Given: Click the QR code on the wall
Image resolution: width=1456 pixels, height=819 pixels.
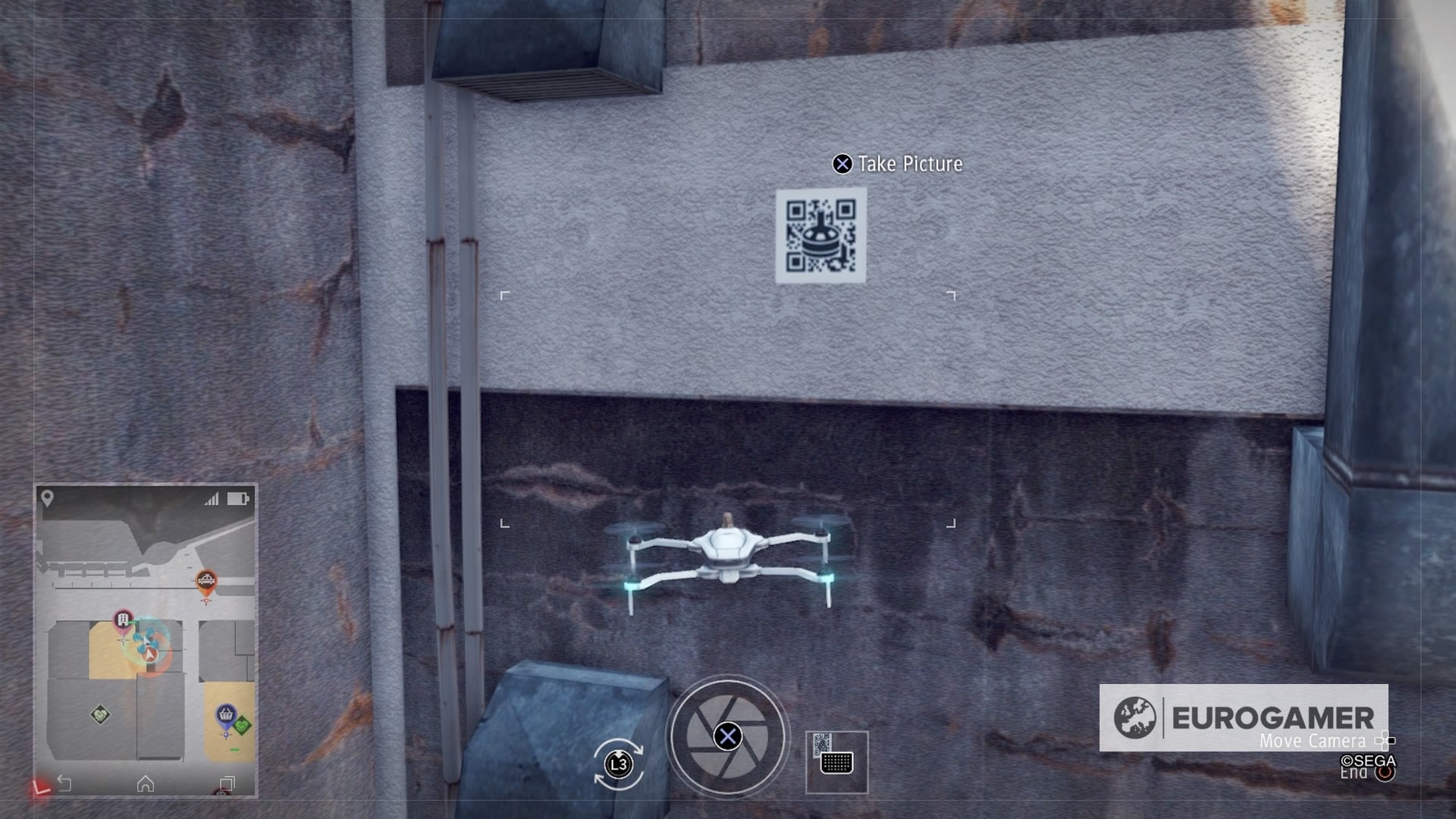Looking at the screenshot, I should tap(822, 237).
